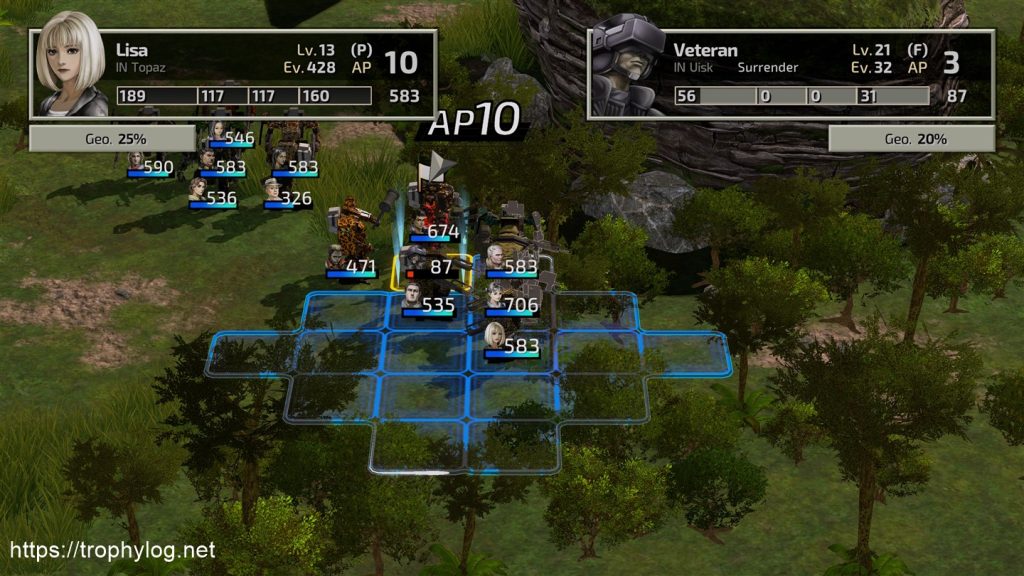Pick the unit marker with 471 HP
Viewport: 1024px width, 576px height.
pyautogui.click(x=351, y=267)
